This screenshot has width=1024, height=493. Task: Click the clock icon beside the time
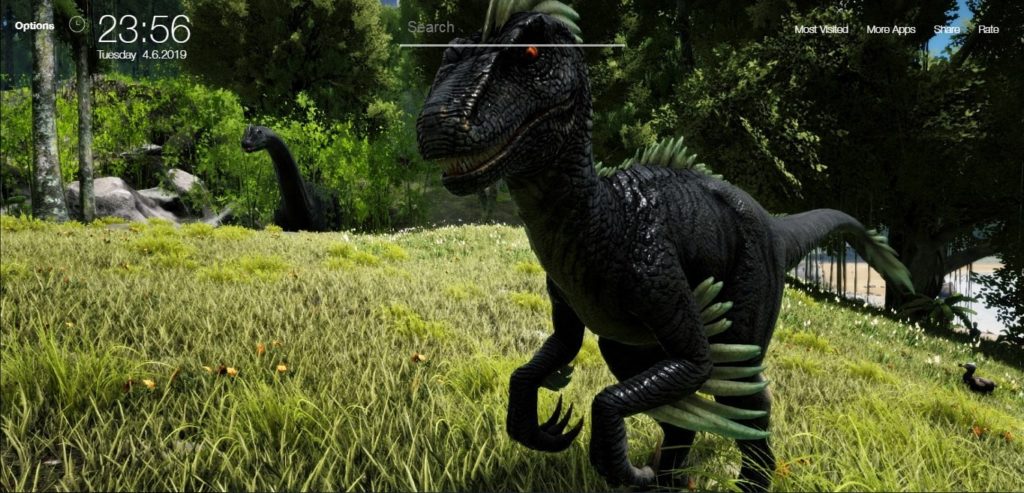[77, 24]
